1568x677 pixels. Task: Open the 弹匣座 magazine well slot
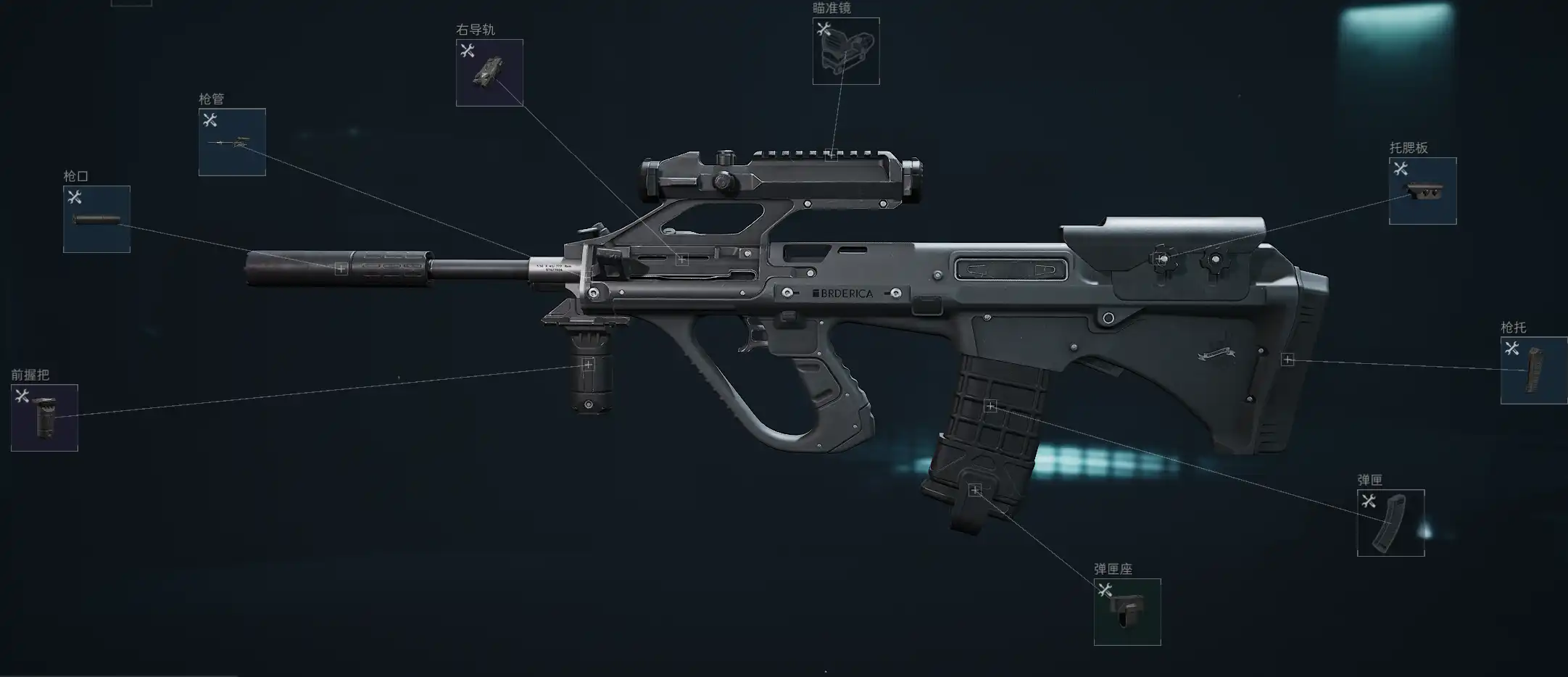pyautogui.click(x=1127, y=612)
